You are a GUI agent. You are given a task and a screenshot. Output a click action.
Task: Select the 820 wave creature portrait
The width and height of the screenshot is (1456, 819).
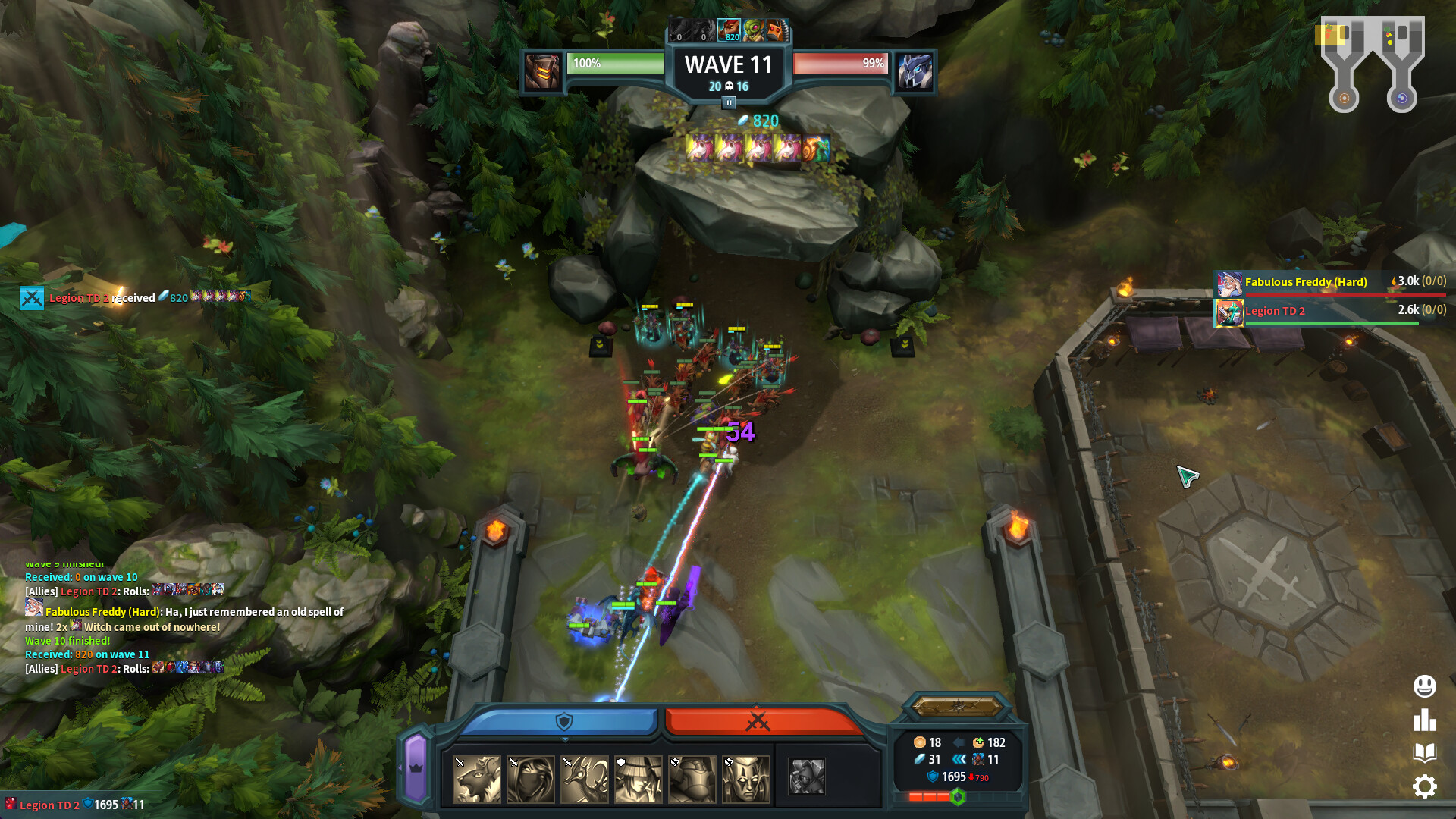pyautogui.click(x=729, y=31)
